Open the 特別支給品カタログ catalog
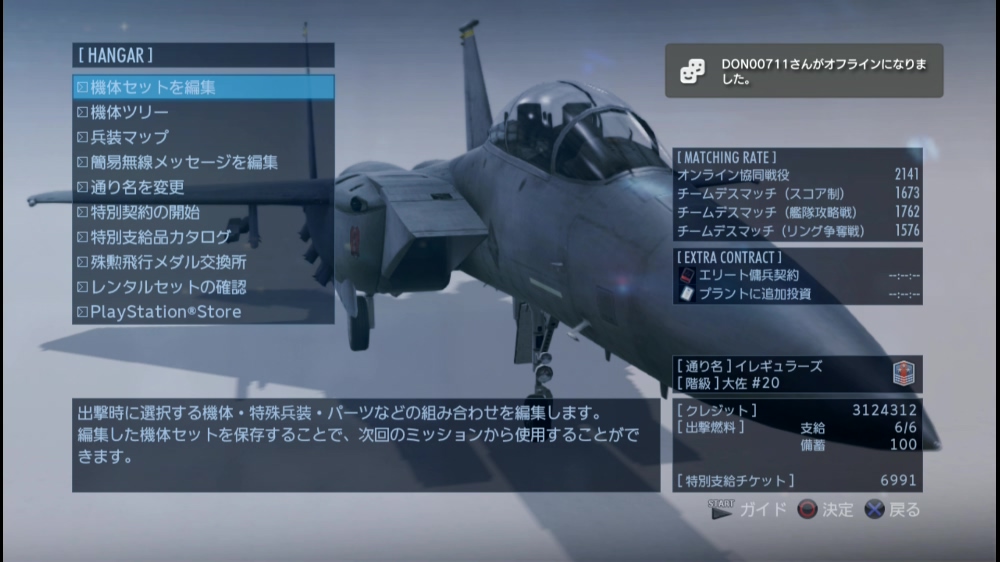The width and height of the screenshot is (1000, 562). point(203,237)
